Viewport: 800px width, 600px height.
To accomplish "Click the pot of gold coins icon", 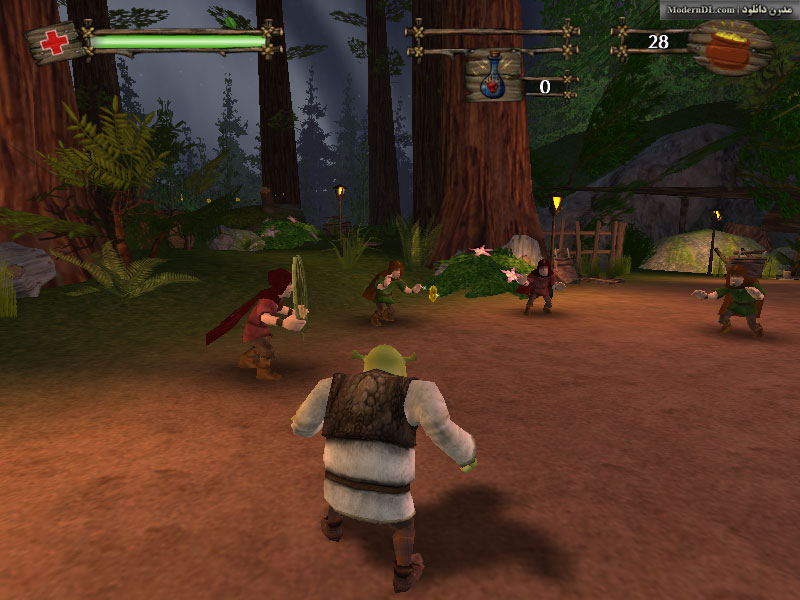I will pyautogui.click(x=735, y=47).
